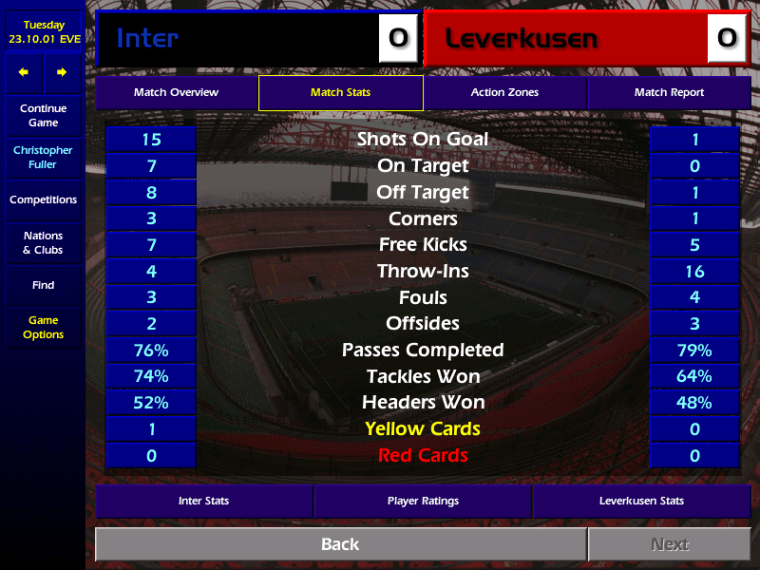Viewport: 760px width, 570px height.
Task: Click the left yellow navigation arrow
Action: click(24, 72)
